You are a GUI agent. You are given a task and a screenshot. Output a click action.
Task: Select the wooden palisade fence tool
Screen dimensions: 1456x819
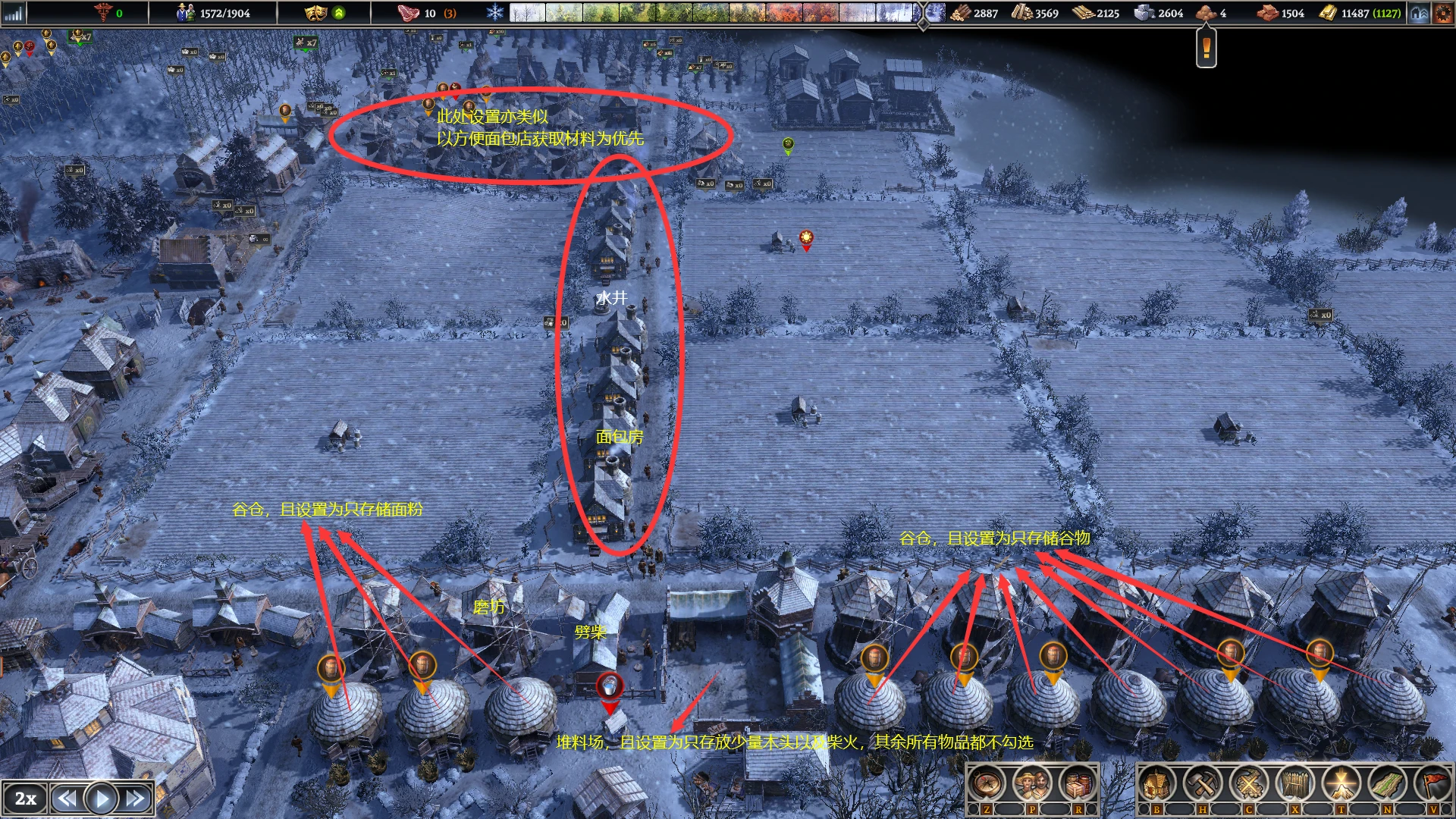coord(1295,784)
